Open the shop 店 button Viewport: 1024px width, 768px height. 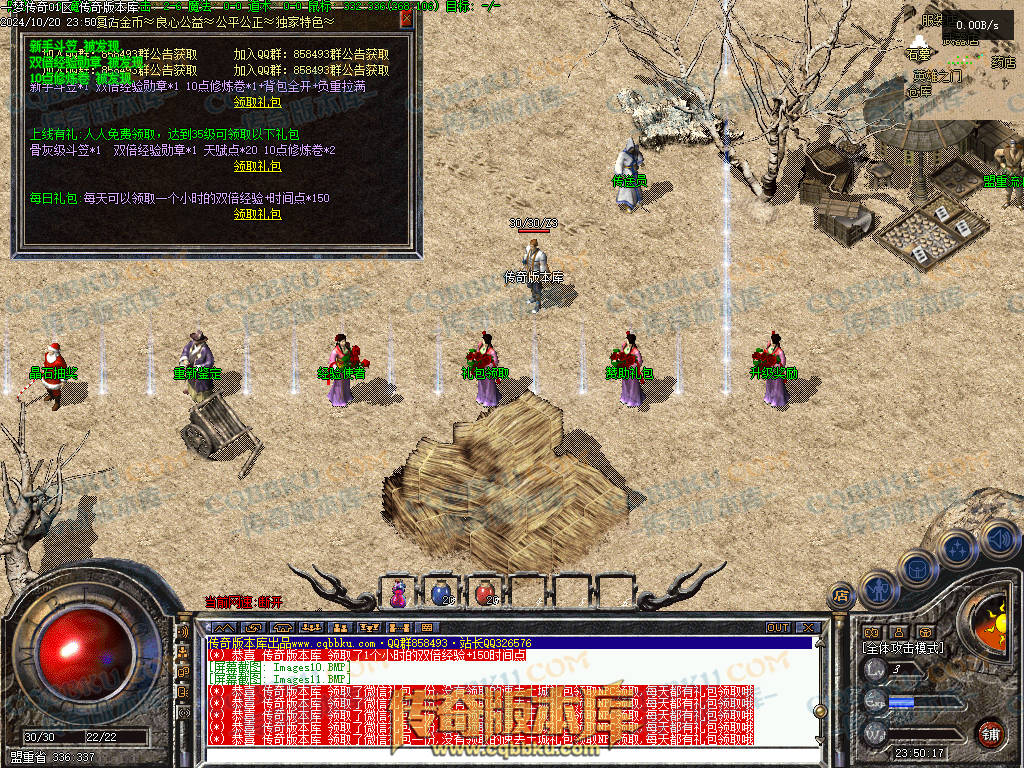point(841,594)
